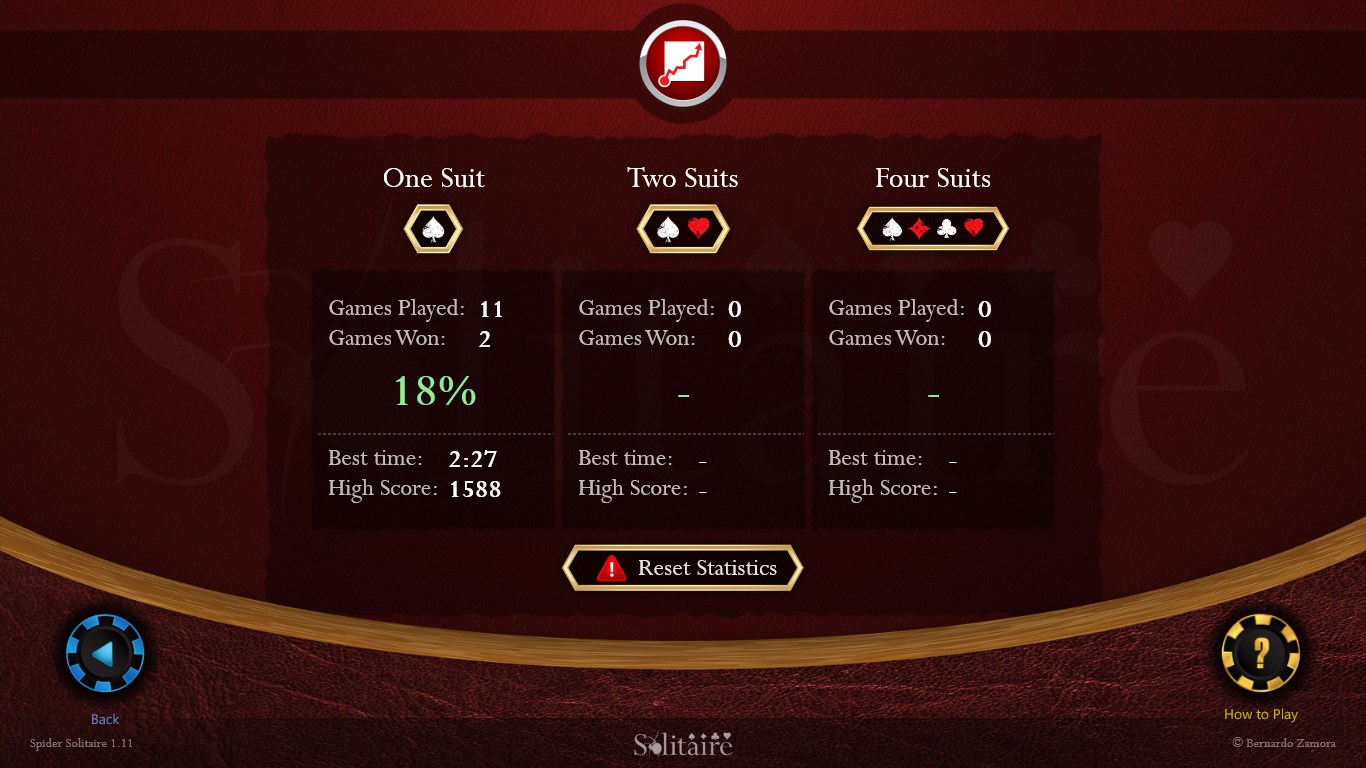
Task: Expand the One Suit statistics panel
Action: (x=433, y=400)
